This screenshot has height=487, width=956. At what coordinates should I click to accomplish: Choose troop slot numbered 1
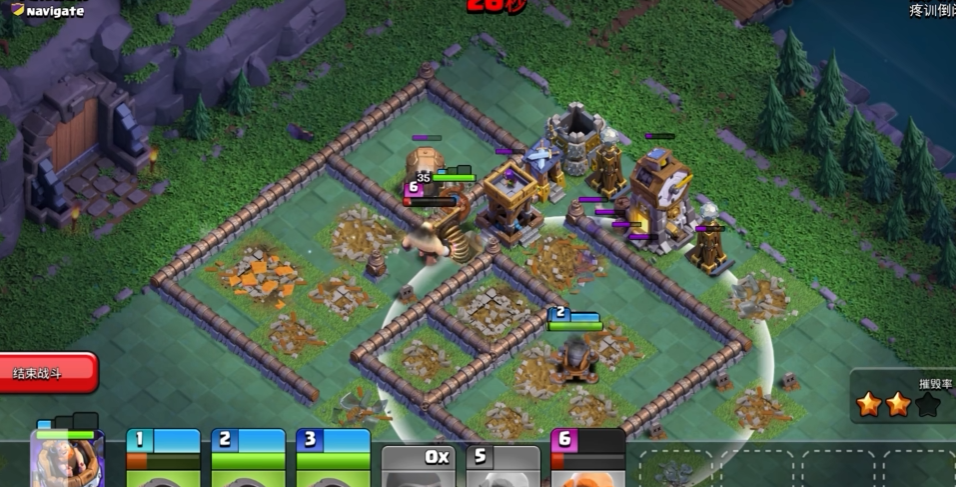163,460
